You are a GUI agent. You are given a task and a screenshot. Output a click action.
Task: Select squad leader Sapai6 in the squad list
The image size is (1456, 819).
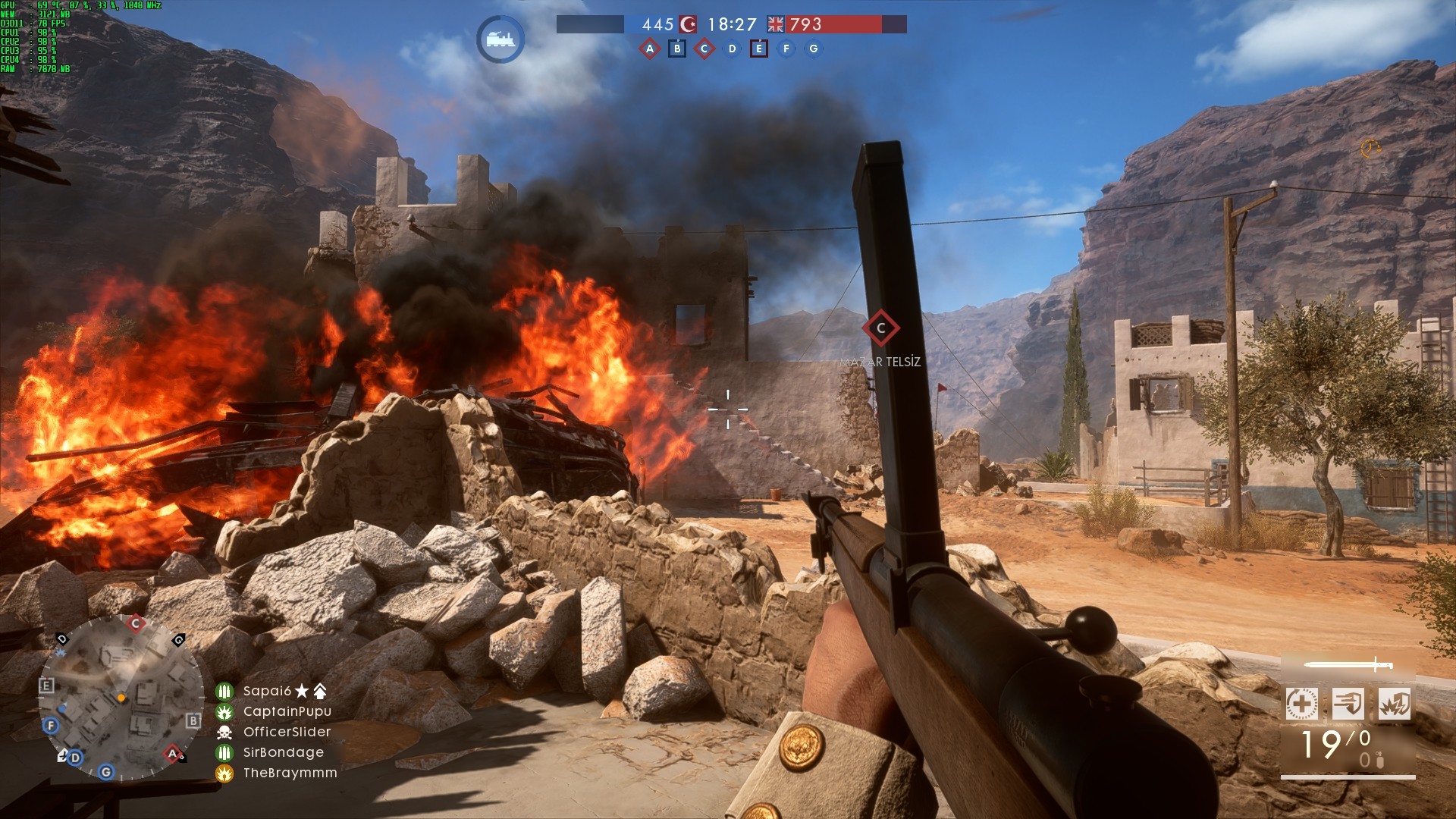click(x=267, y=691)
